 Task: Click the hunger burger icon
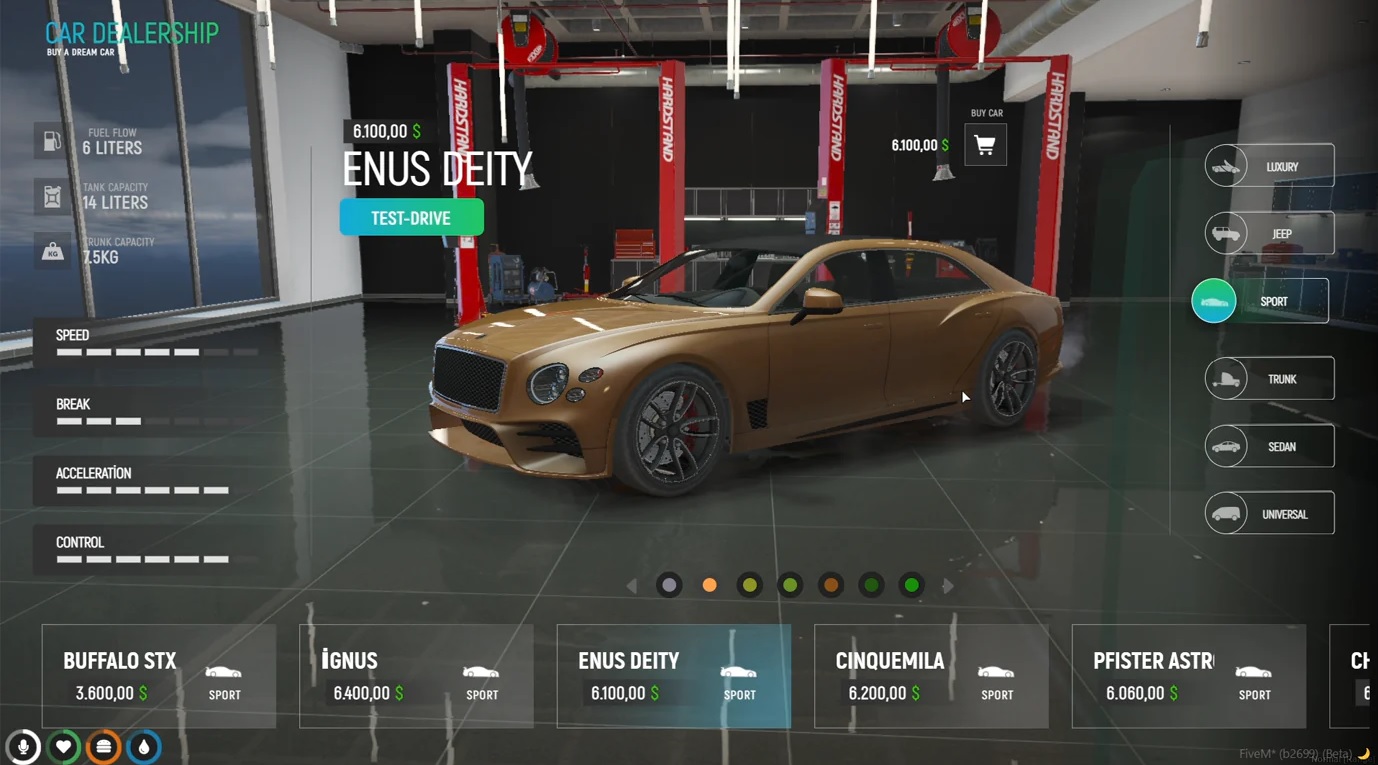[103, 746]
